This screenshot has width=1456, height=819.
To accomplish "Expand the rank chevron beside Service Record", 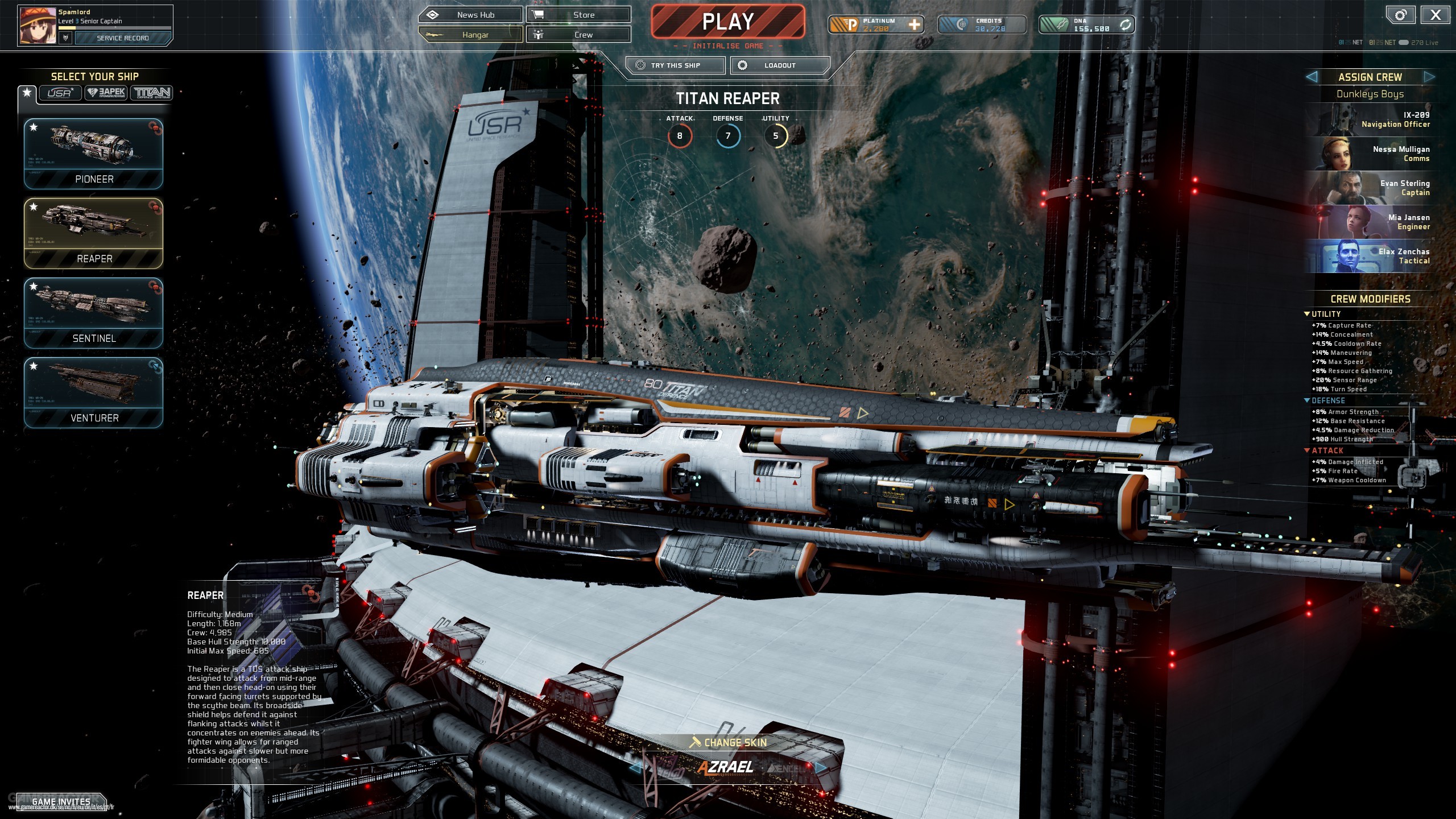I will [67, 38].
